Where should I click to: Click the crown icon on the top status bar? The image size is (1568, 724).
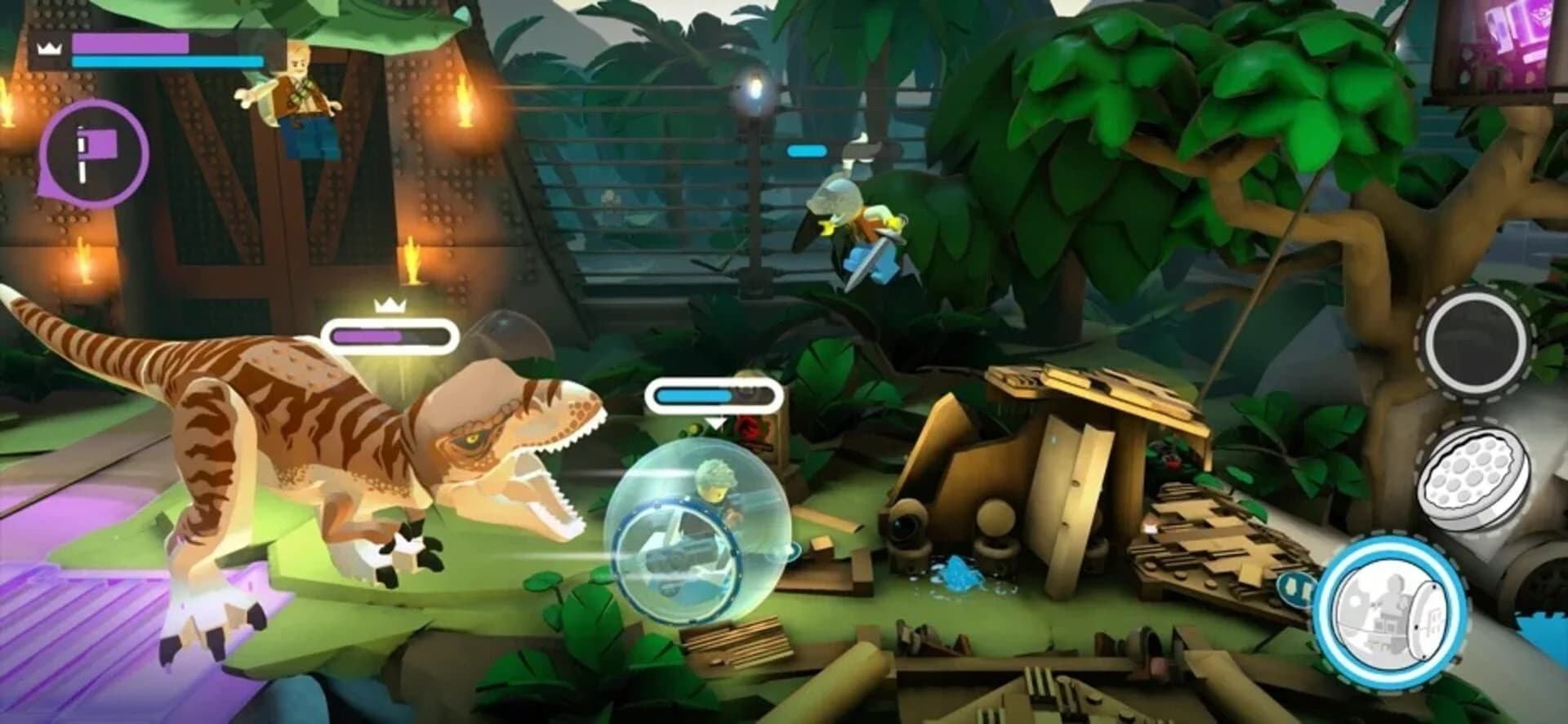[49, 49]
